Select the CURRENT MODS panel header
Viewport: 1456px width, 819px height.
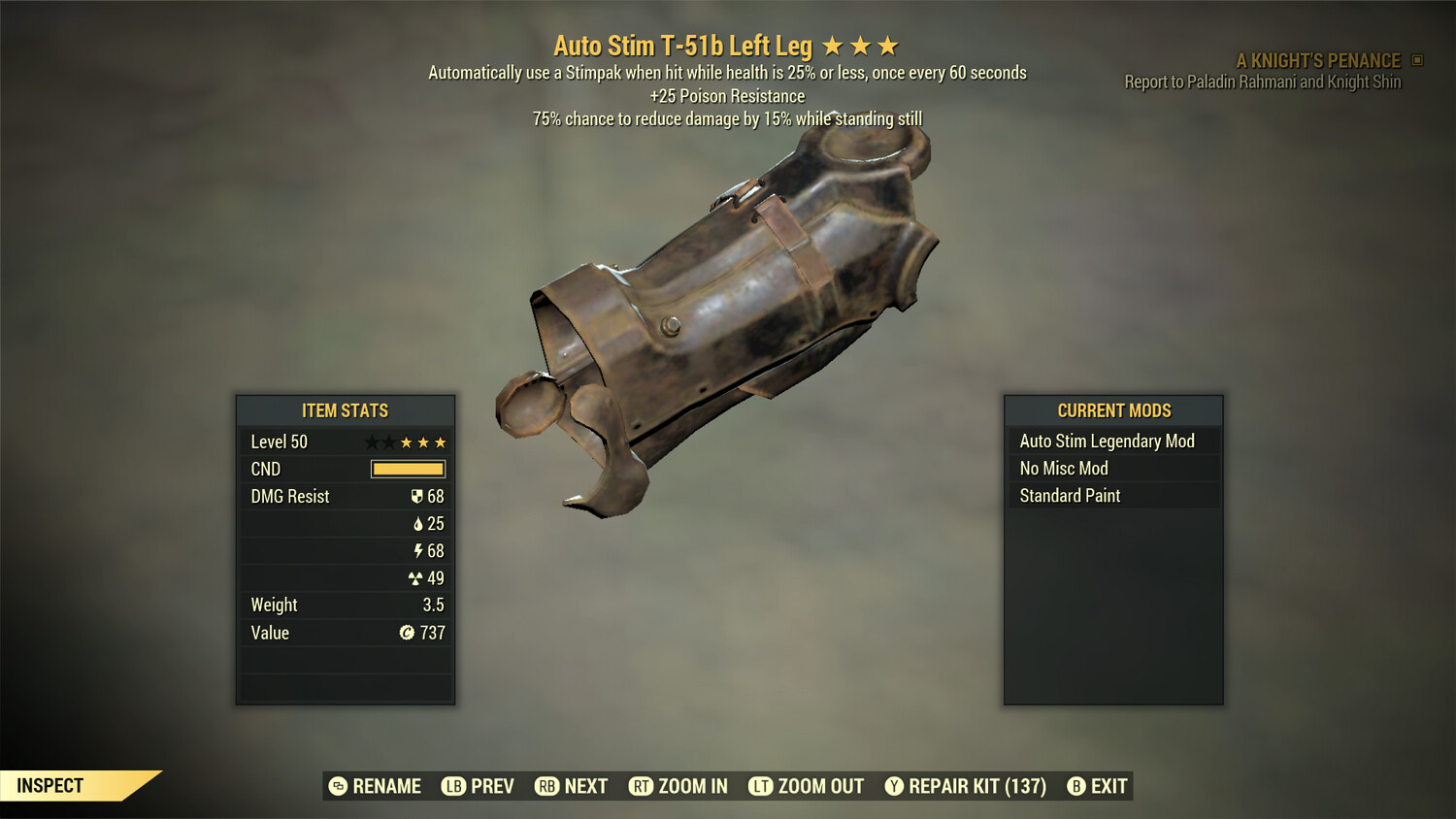(1112, 410)
